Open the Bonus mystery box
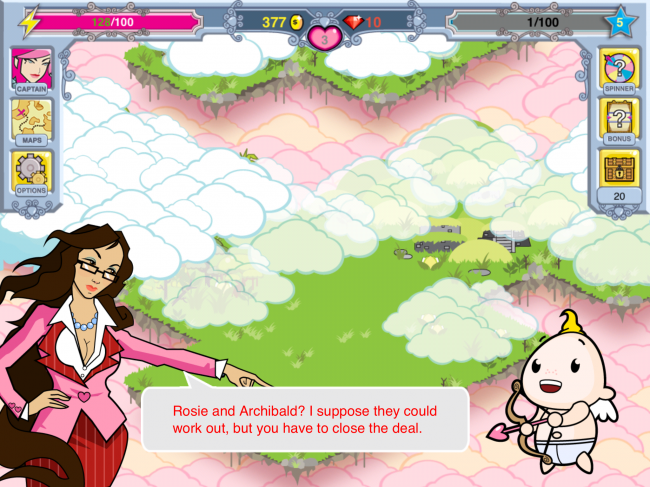 click(x=619, y=124)
